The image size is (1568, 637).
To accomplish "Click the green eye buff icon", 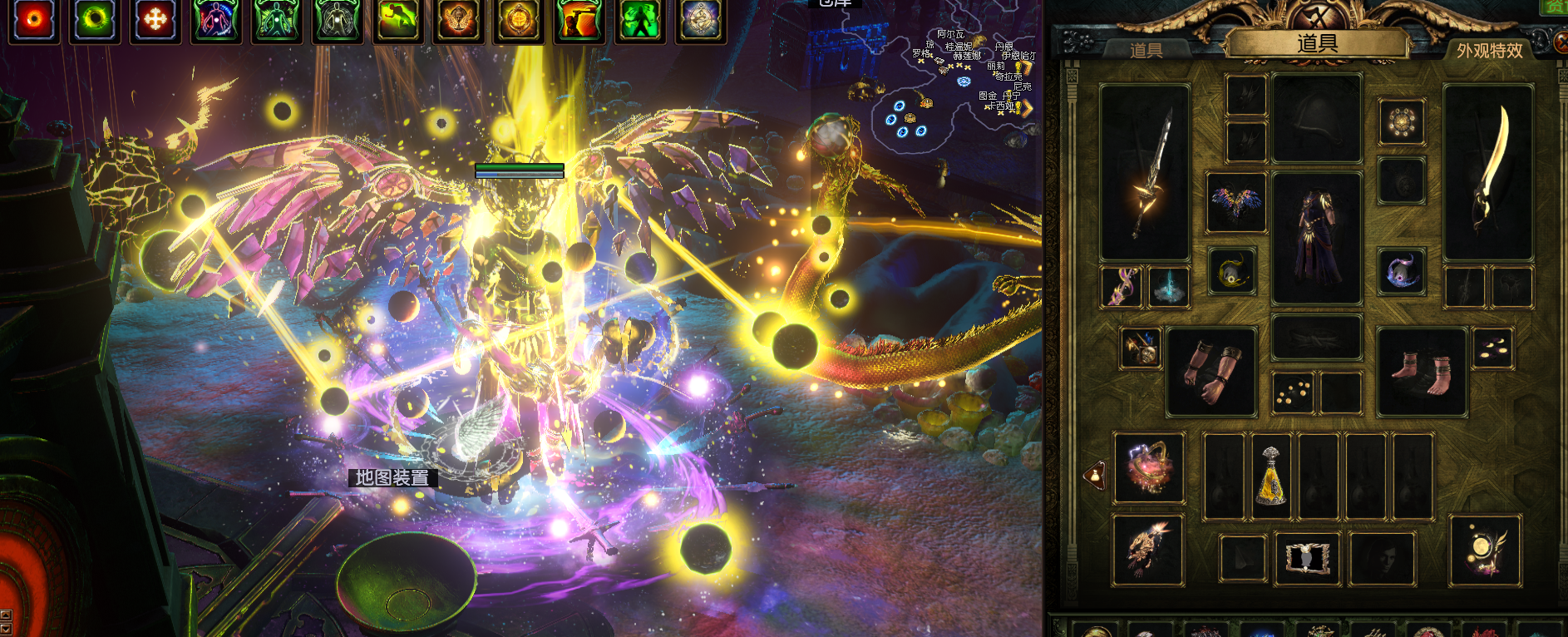I will click(x=95, y=20).
